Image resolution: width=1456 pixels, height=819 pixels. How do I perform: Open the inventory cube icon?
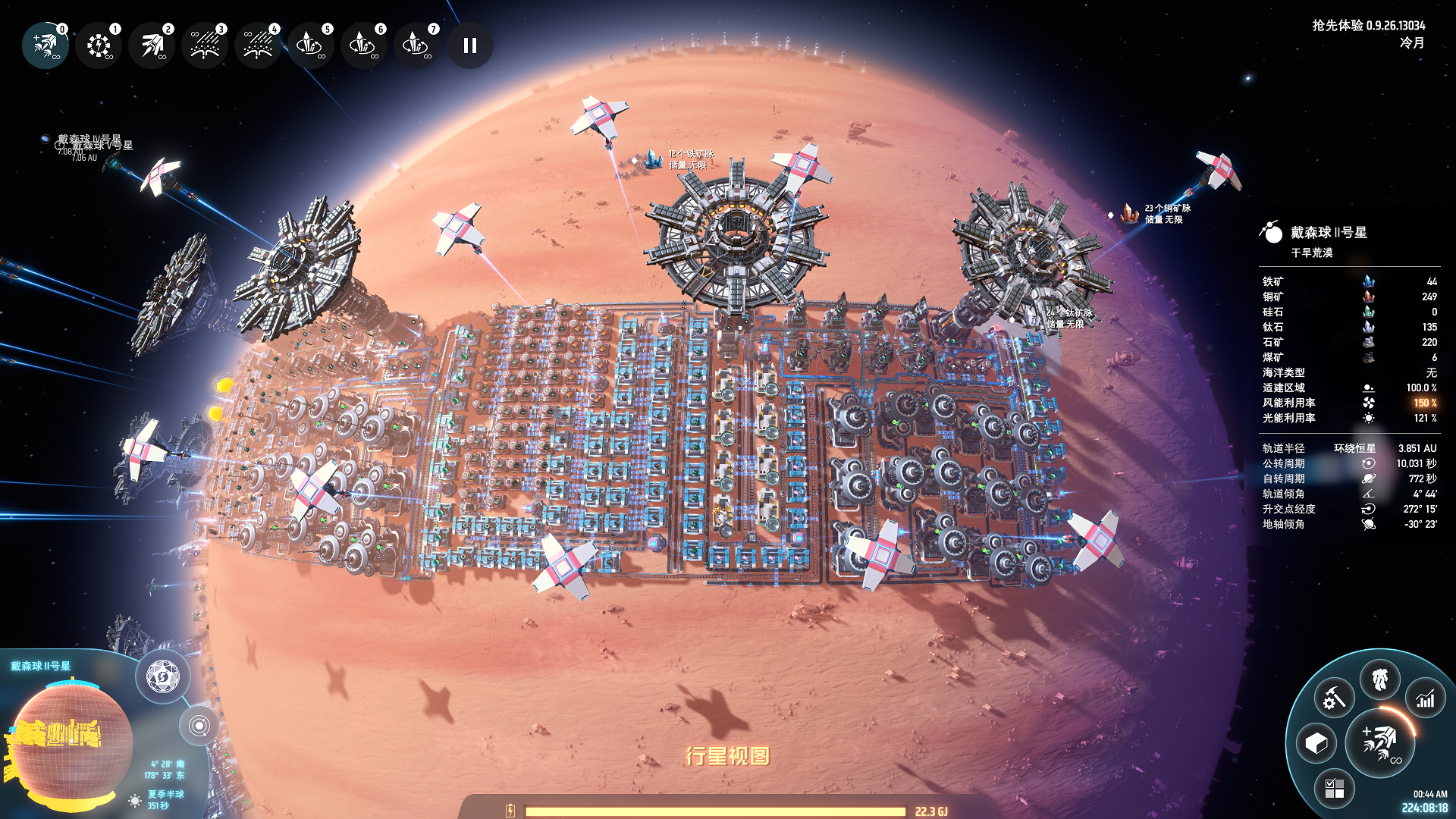click(1316, 743)
